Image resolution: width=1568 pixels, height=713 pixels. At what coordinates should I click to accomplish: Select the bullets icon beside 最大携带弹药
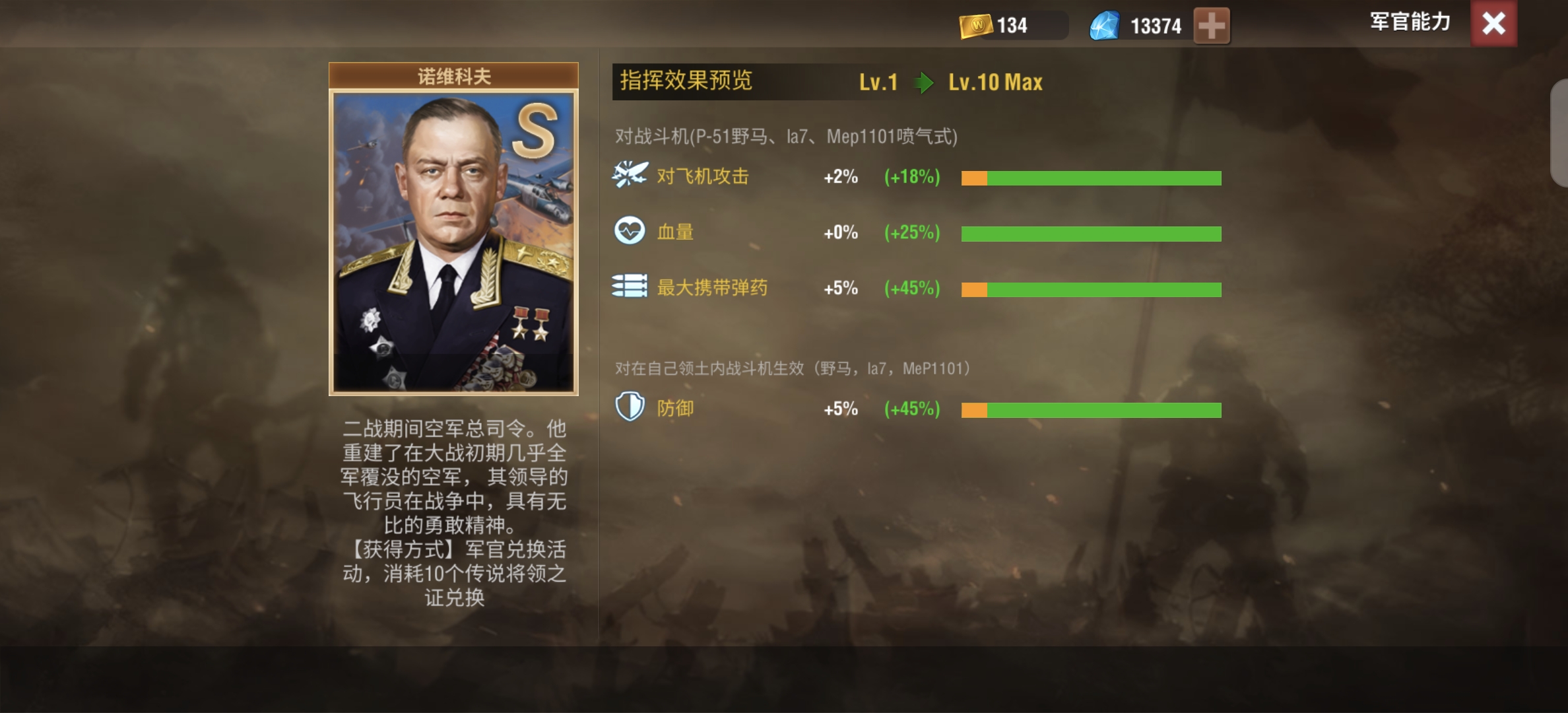629,287
